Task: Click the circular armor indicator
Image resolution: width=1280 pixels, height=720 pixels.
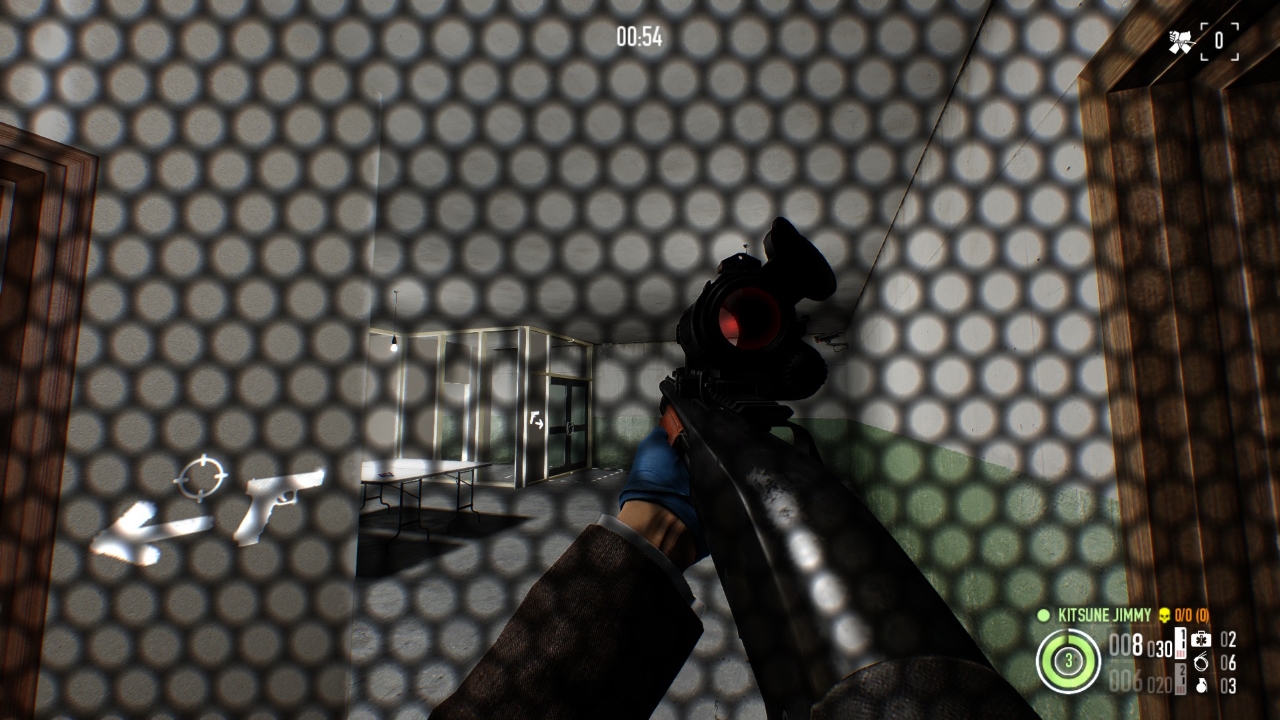Action: [1068, 661]
